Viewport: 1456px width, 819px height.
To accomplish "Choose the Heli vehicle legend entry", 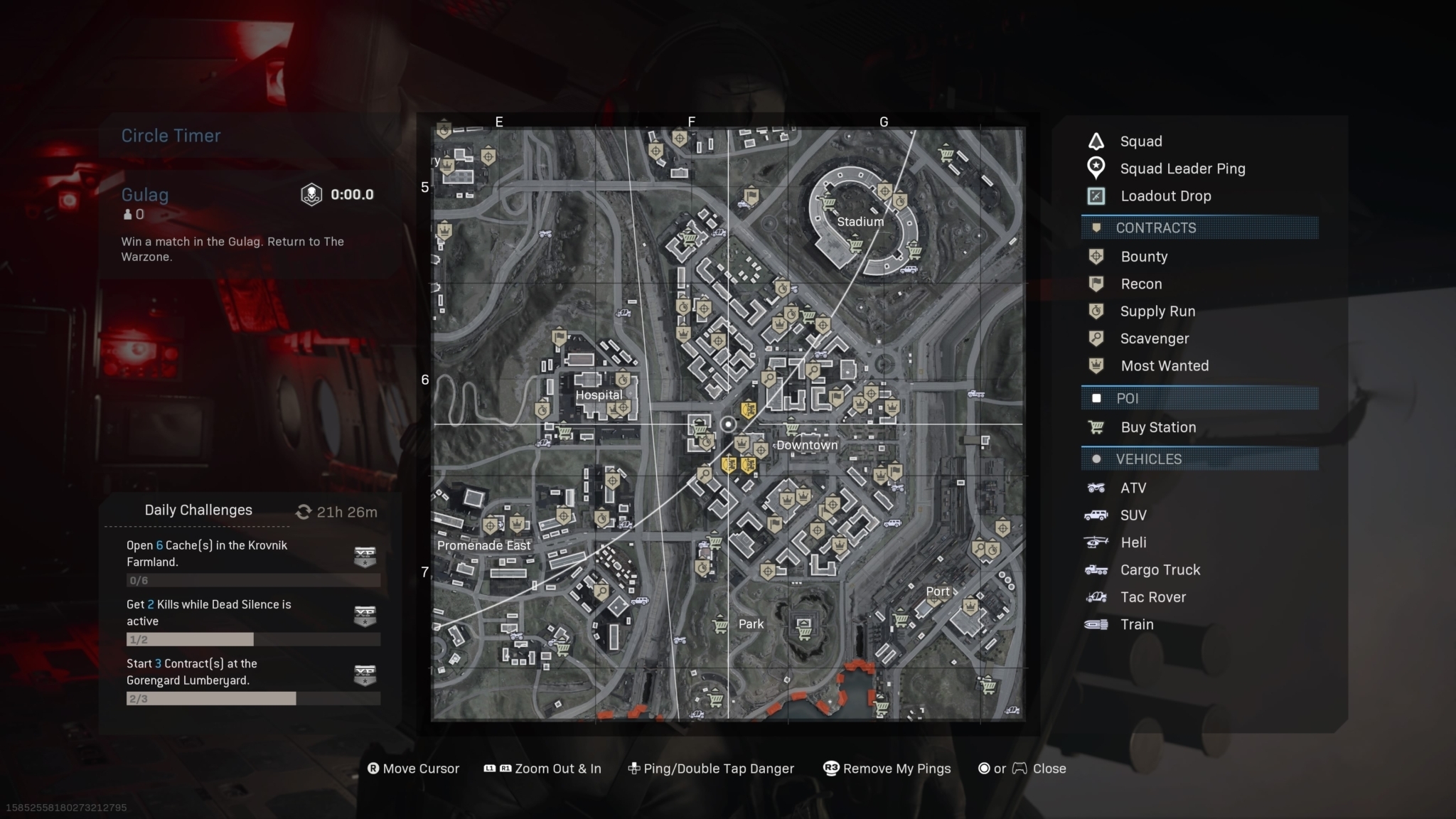I will click(x=1133, y=542).
